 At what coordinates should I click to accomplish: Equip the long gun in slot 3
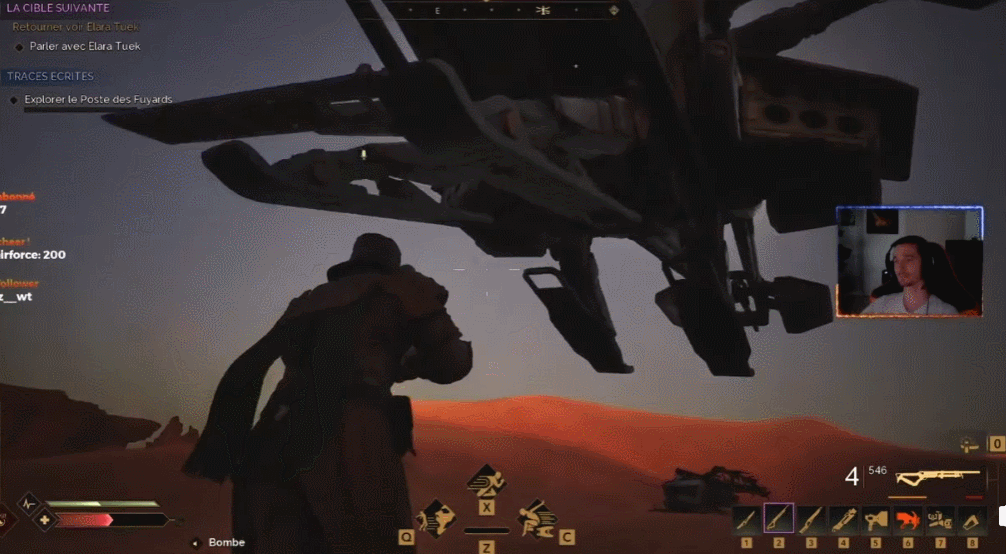(x=811, y=520)
